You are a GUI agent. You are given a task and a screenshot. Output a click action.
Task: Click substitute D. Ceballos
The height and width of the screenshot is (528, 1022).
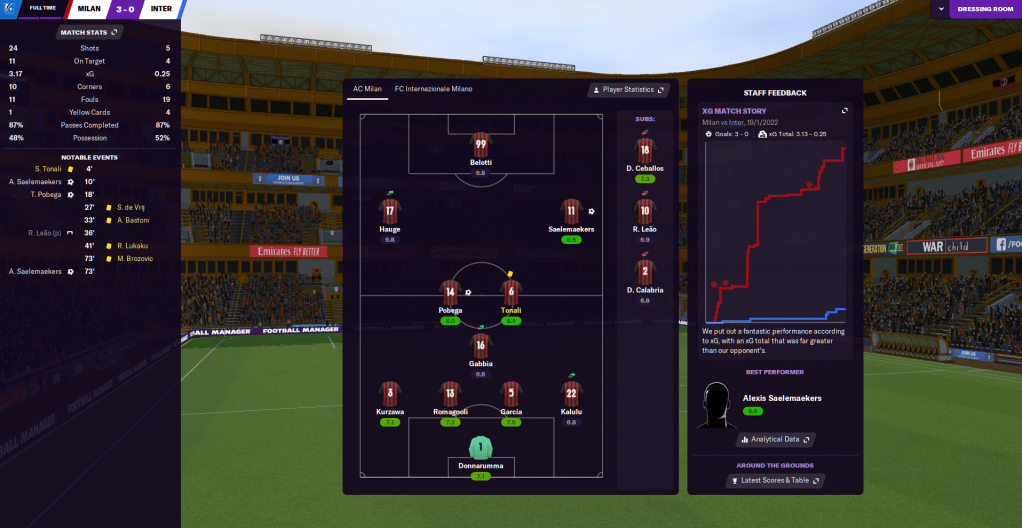(645, 151)
